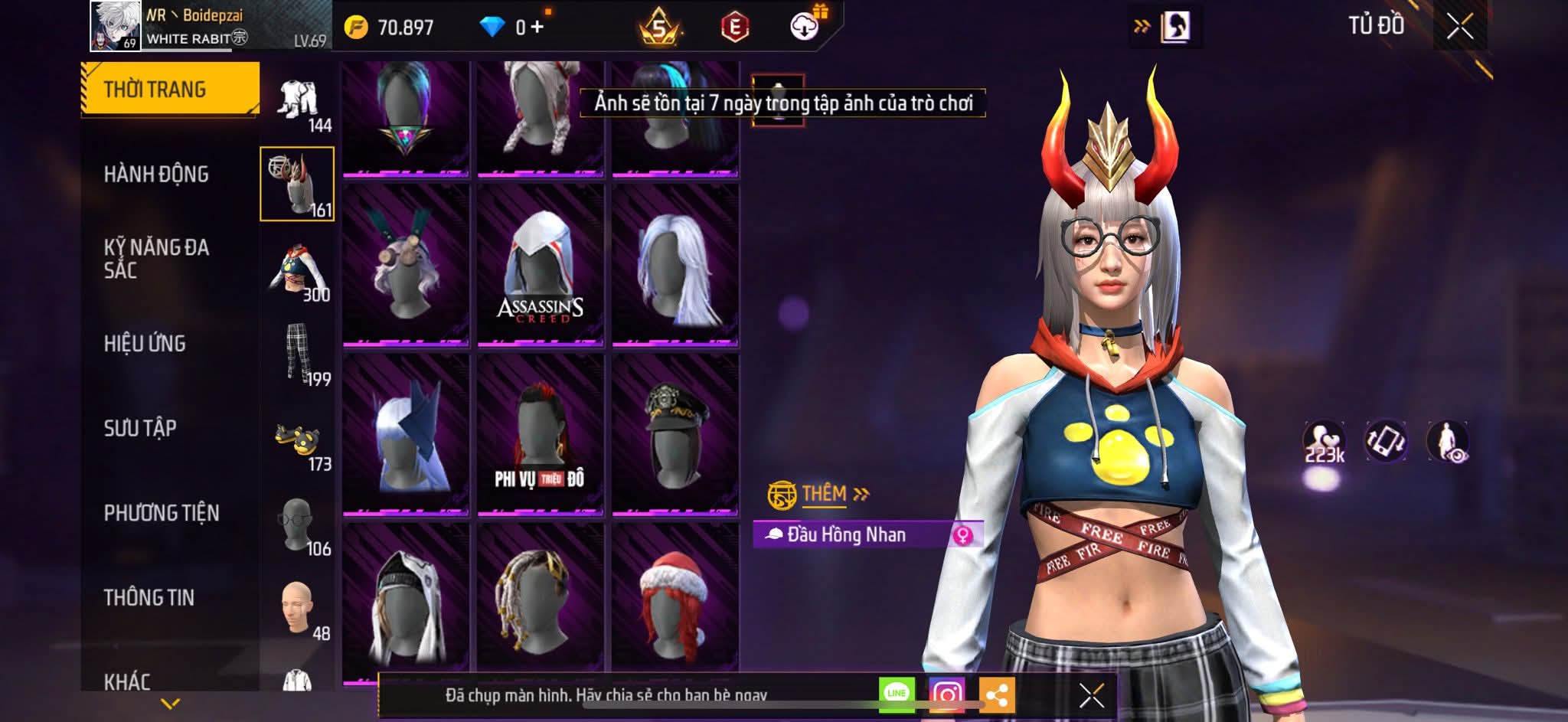Select the PHI VỤ TRIỆU ĐÔ hairstyle
1568x722 pixels.
[x=541, y=433]
